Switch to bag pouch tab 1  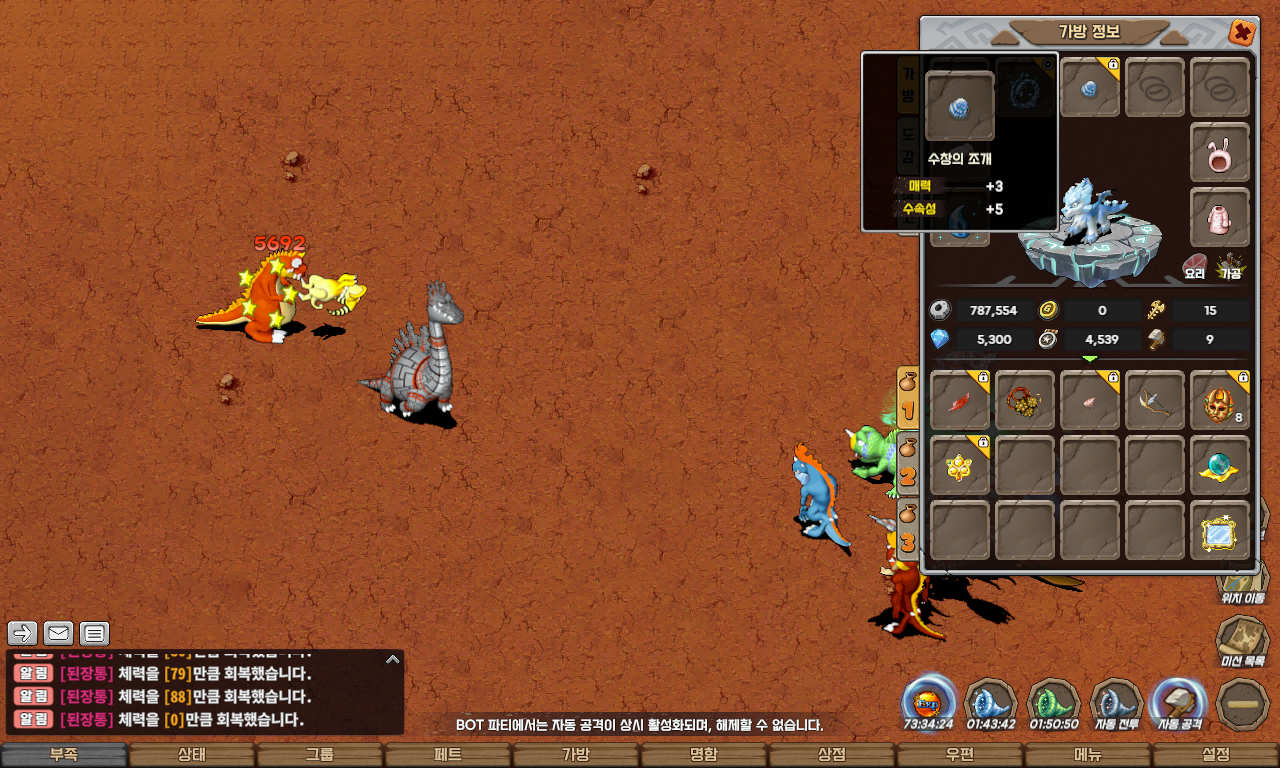tap(908, 396)
